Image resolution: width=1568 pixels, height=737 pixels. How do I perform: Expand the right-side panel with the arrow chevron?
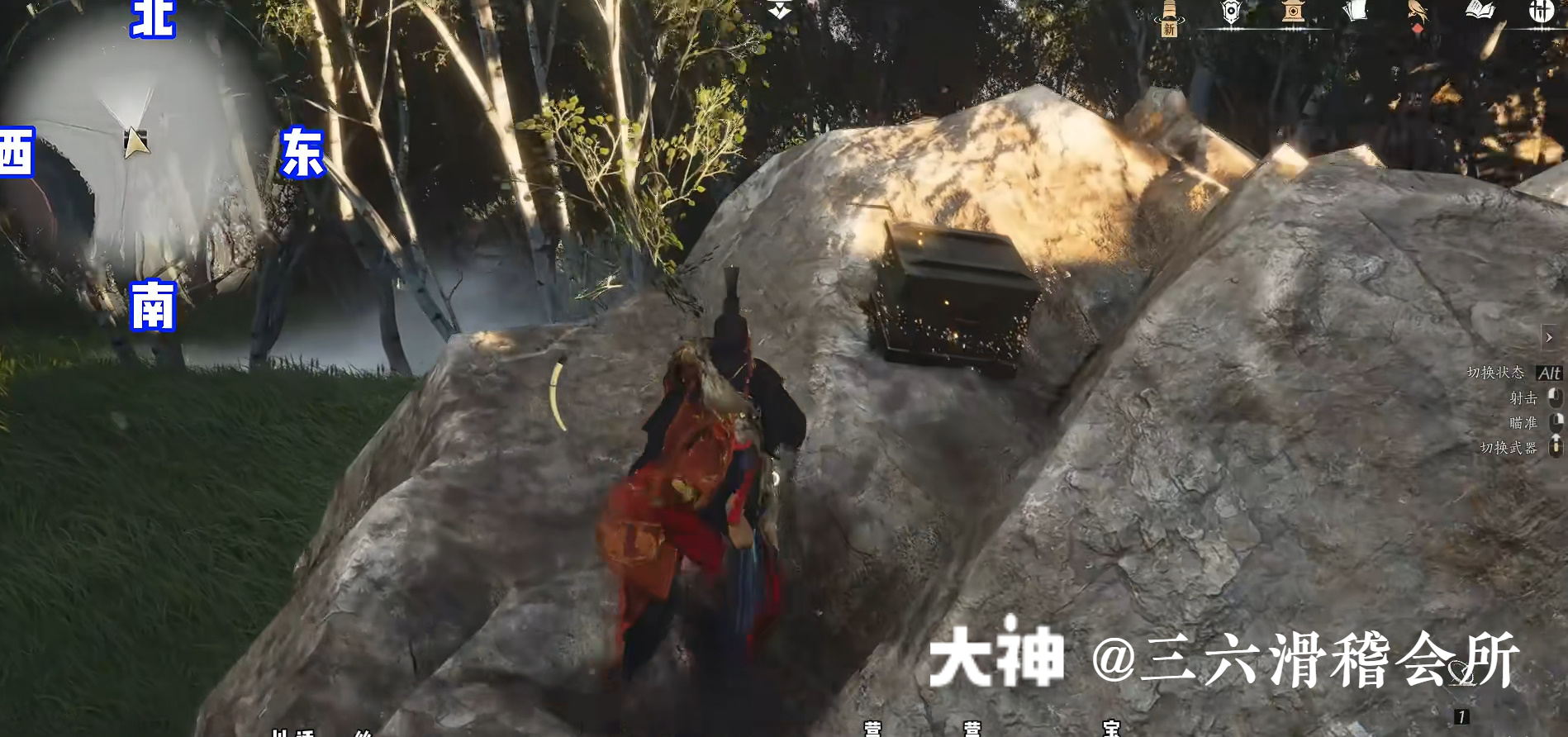[x=1550, y=337]
